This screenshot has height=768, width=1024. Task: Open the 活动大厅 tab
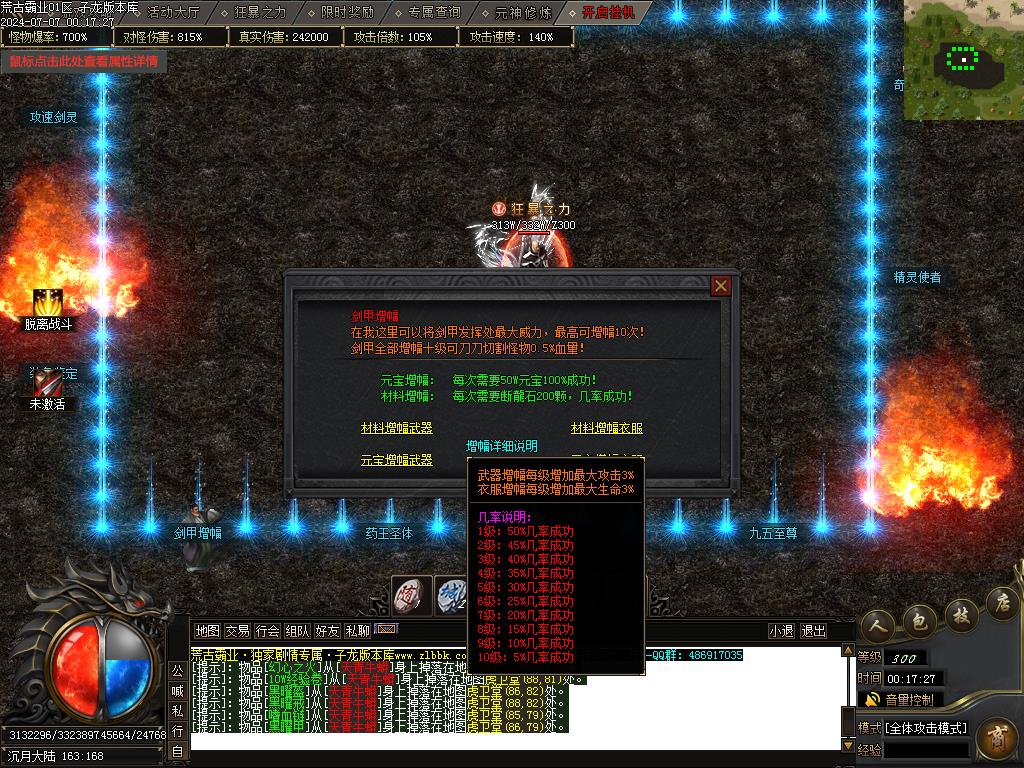pos(172,12)
